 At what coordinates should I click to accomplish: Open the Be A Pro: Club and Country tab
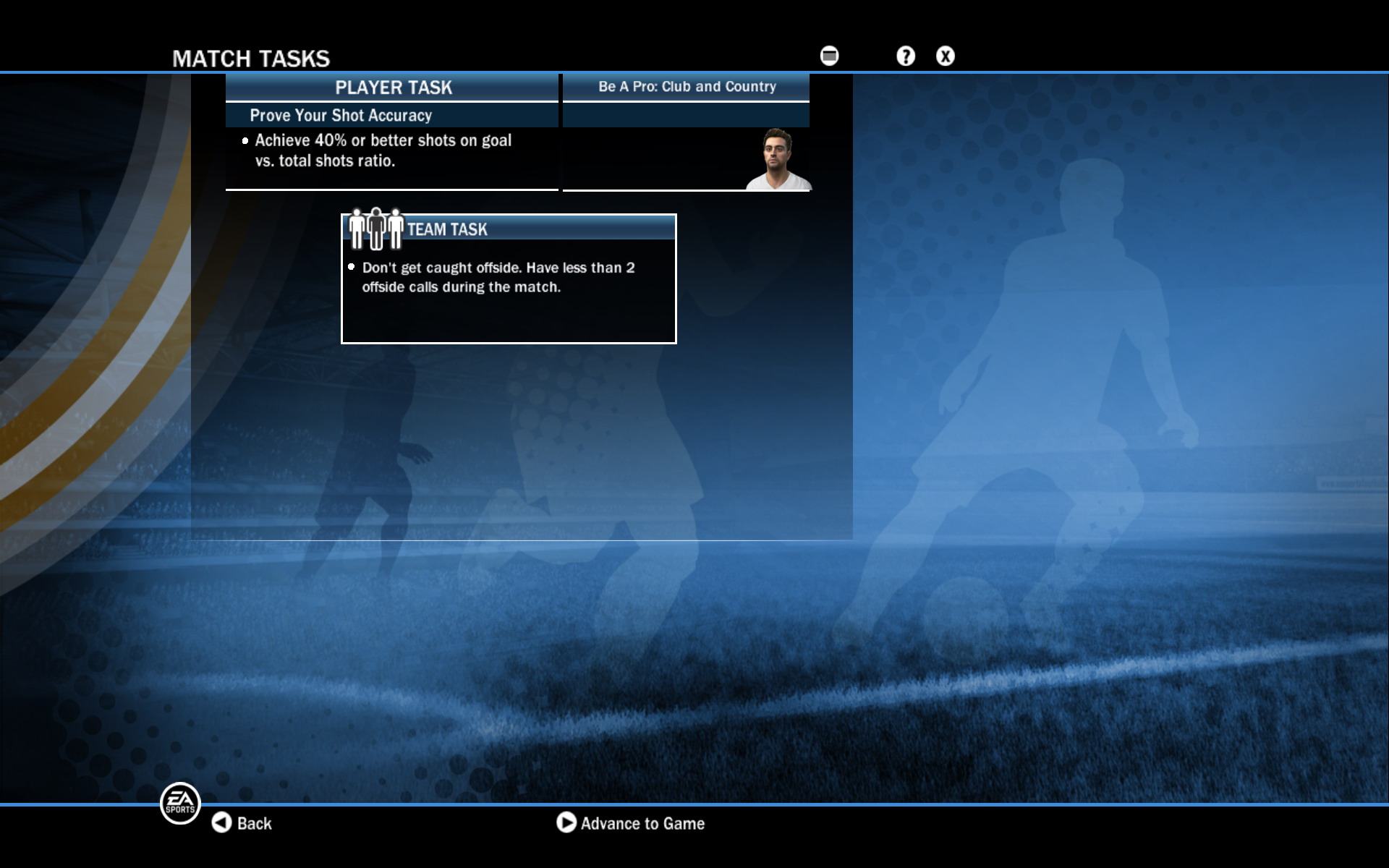point(686,86)
